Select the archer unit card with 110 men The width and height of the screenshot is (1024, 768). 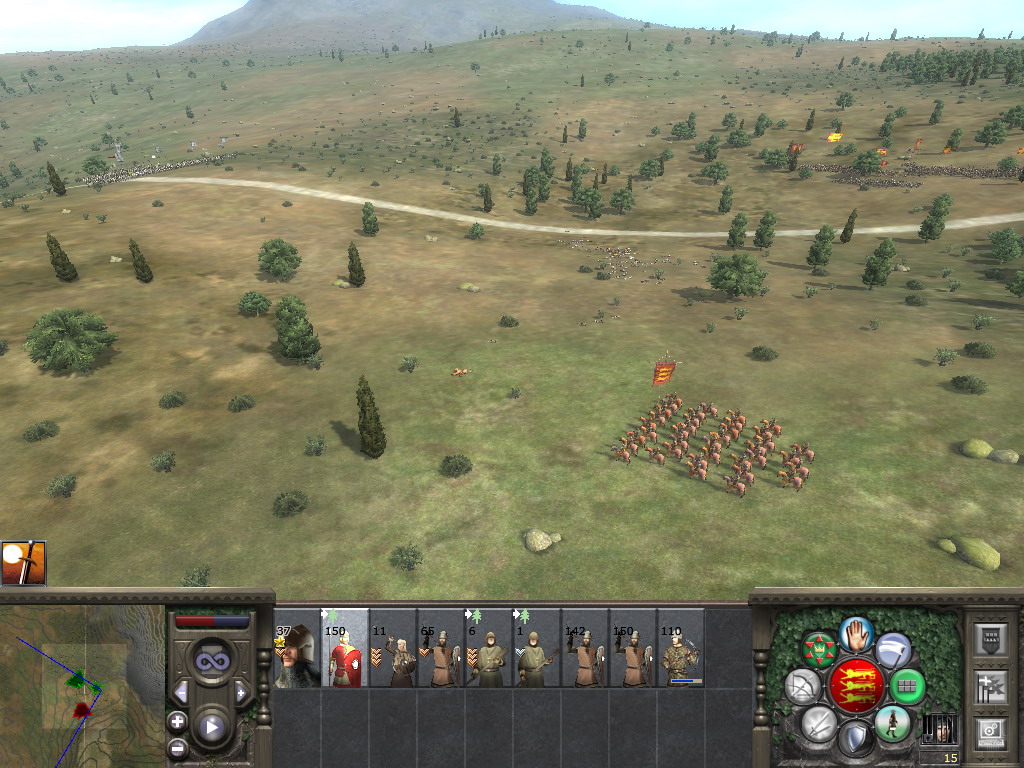(x=681, y=648)
